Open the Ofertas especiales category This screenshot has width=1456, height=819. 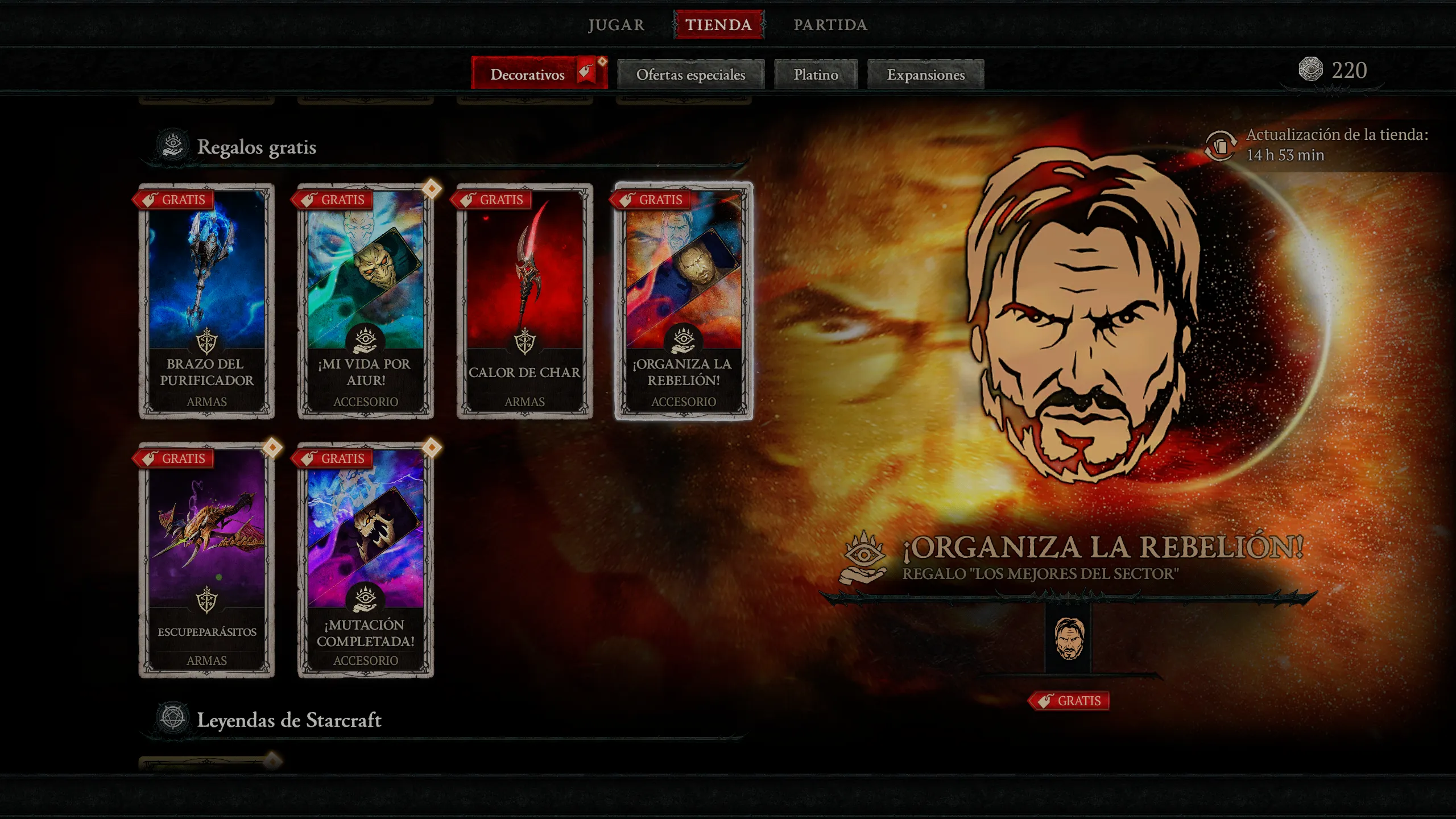pos(690,75)
